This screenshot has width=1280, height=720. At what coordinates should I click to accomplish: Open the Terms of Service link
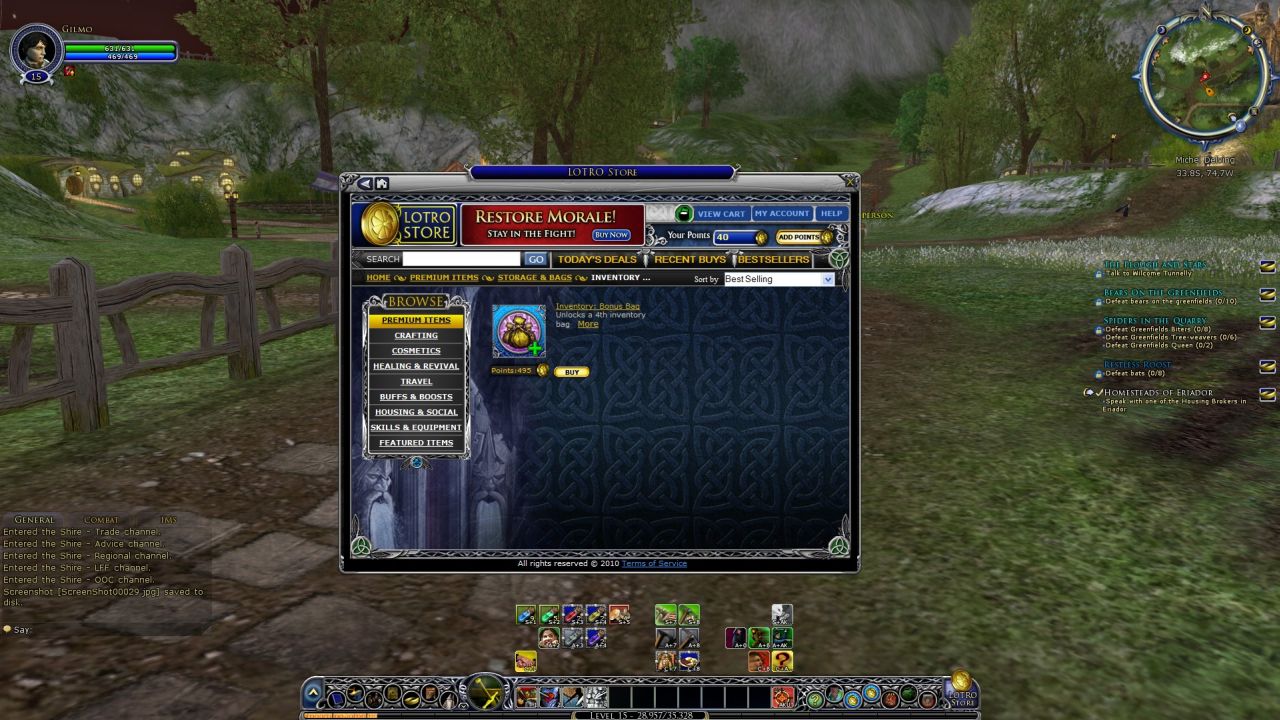tap(654, 564)
